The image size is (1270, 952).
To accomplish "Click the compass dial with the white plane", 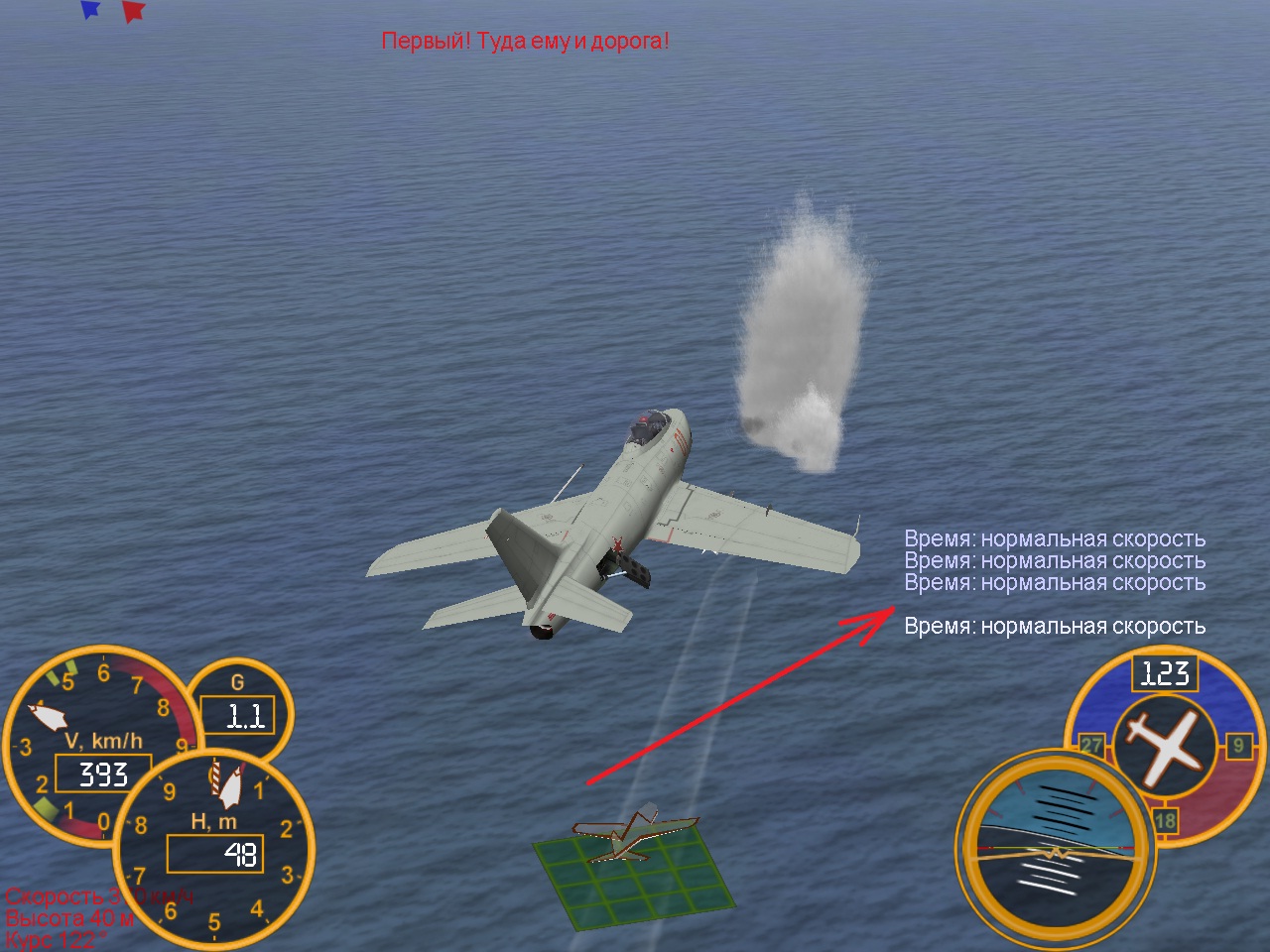I will (x=1163, y=745).
